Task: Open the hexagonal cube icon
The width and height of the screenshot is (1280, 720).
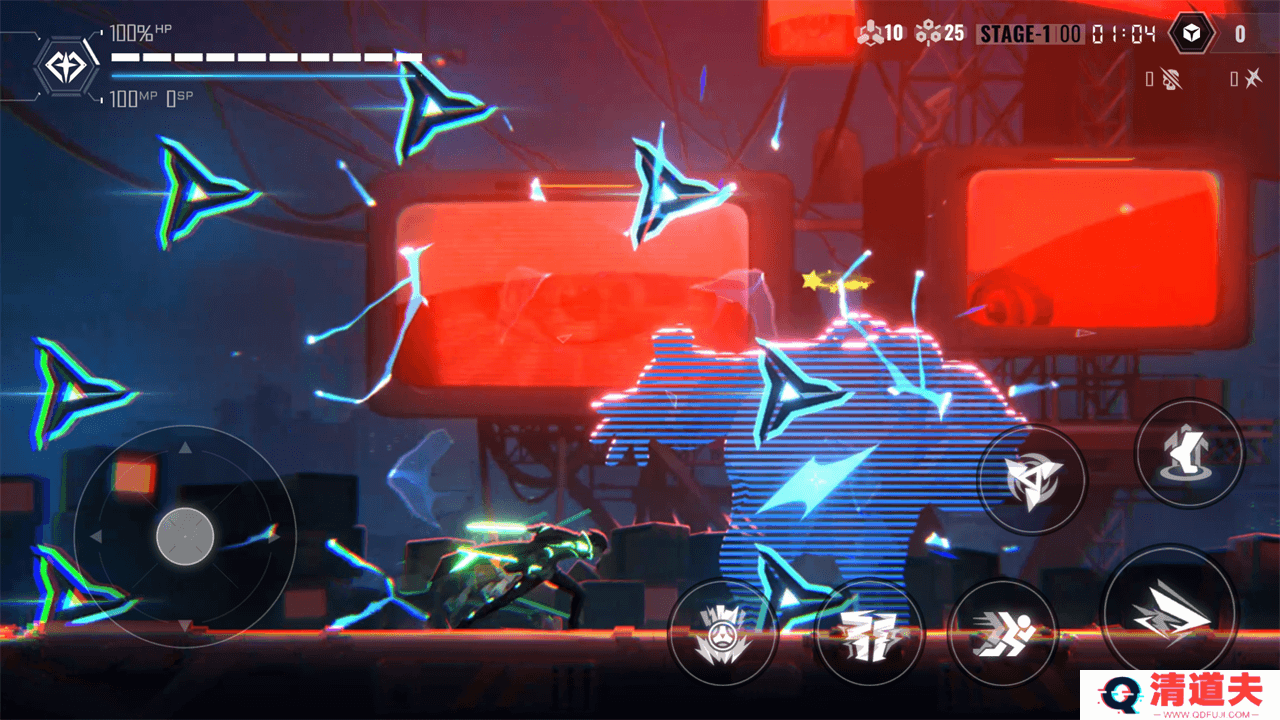Action: (x=1190, y=34)
